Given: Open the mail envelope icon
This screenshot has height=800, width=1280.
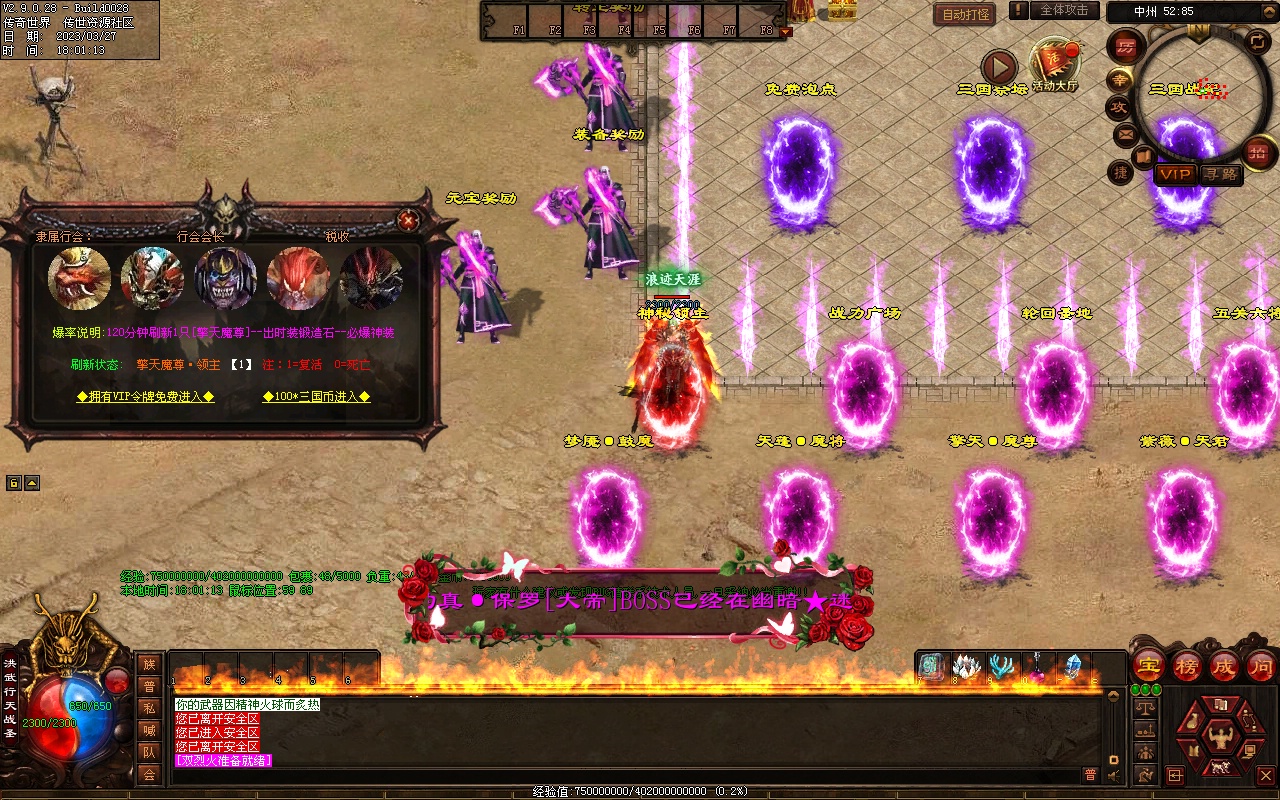Looking at the screenshot, I should [1126, 133].
